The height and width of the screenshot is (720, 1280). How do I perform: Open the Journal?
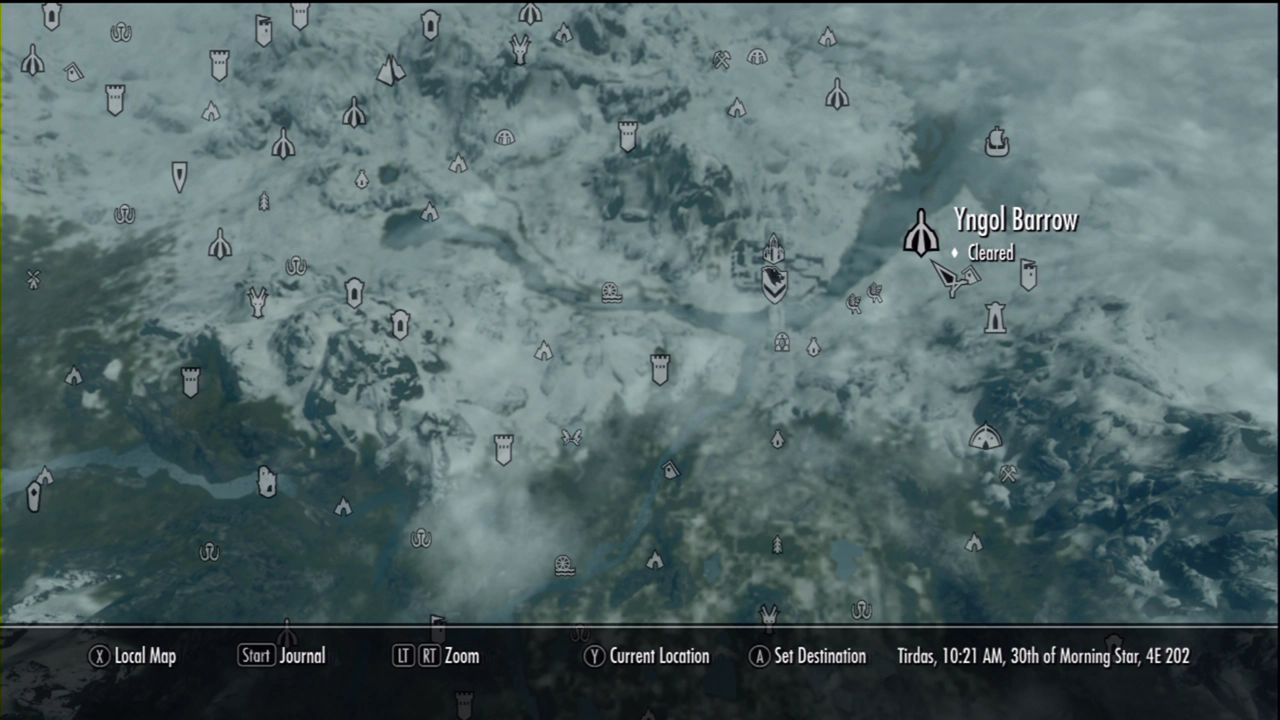(282, 656)
